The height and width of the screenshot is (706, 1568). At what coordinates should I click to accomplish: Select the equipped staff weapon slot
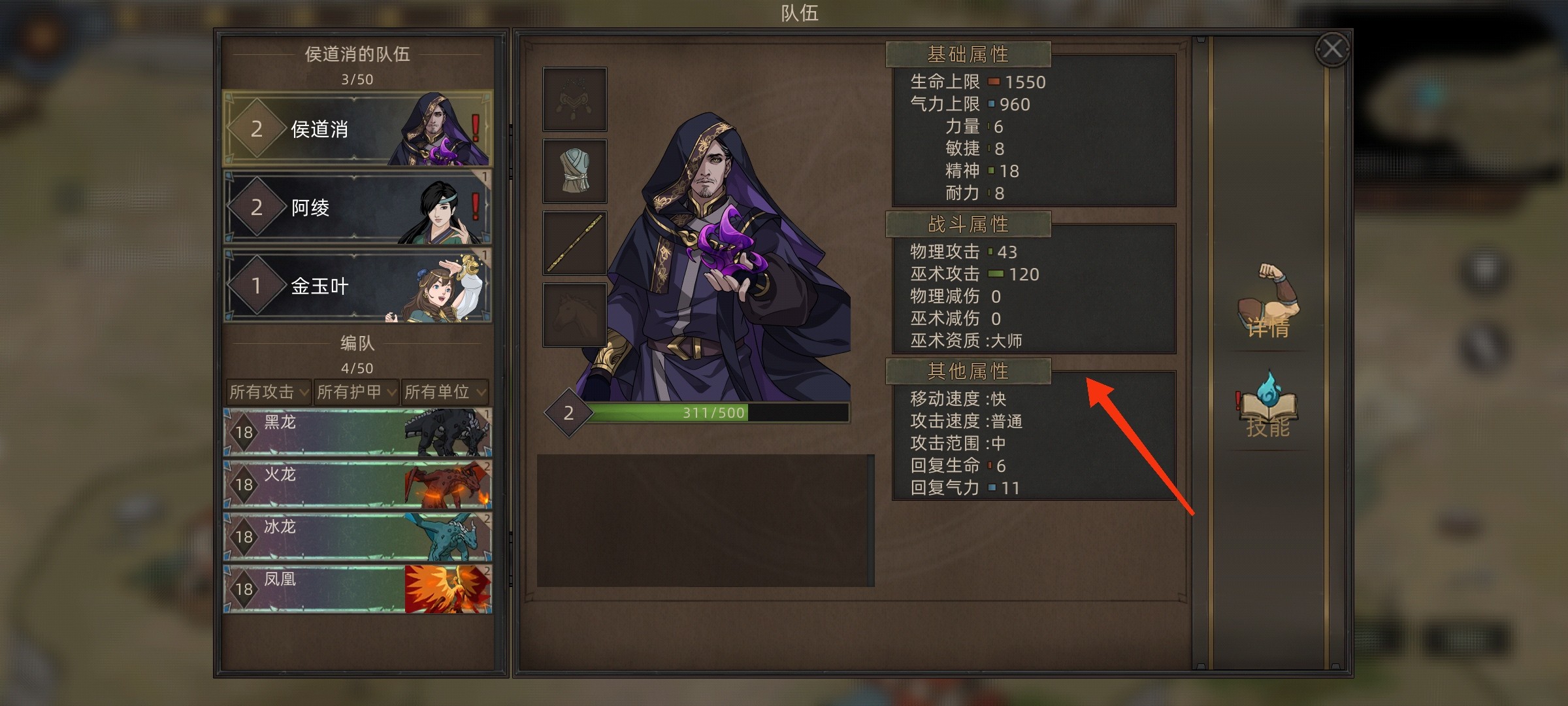click(x=575, y=243)
